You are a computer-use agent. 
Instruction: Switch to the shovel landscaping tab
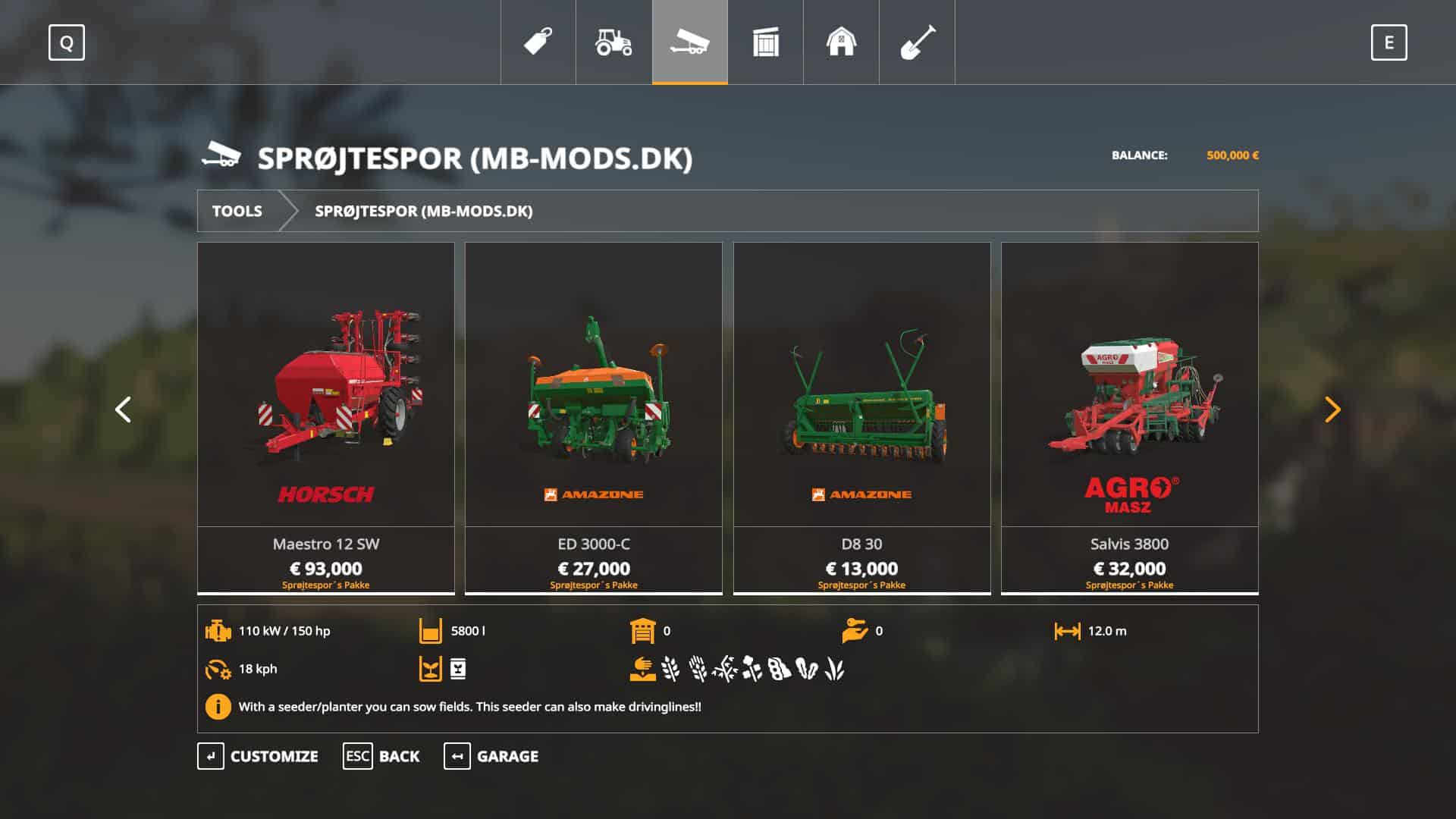(x=917, y=42)
